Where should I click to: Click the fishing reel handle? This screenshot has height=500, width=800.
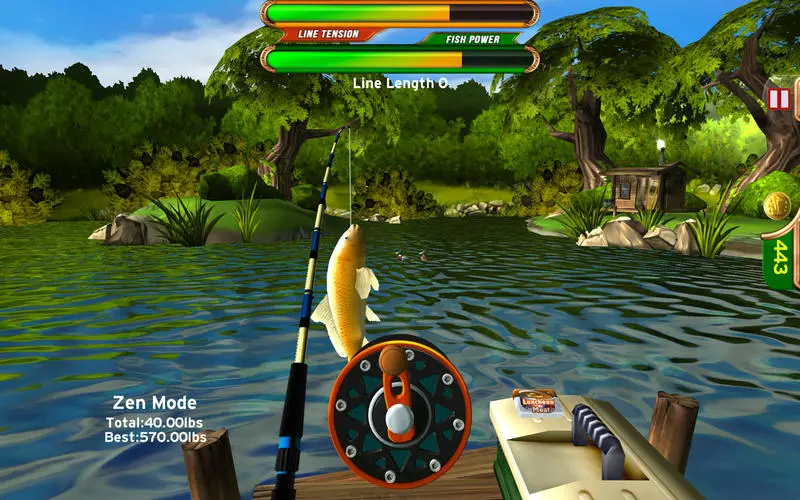coord(395,360)
